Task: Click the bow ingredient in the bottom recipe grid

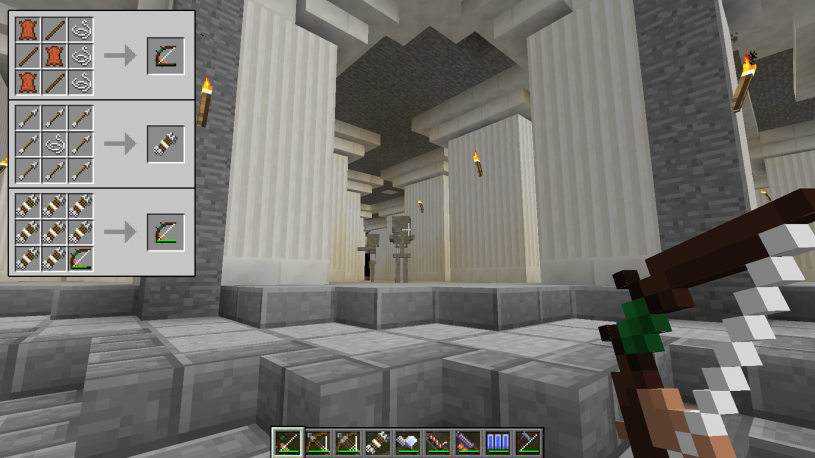Action: 81,258
